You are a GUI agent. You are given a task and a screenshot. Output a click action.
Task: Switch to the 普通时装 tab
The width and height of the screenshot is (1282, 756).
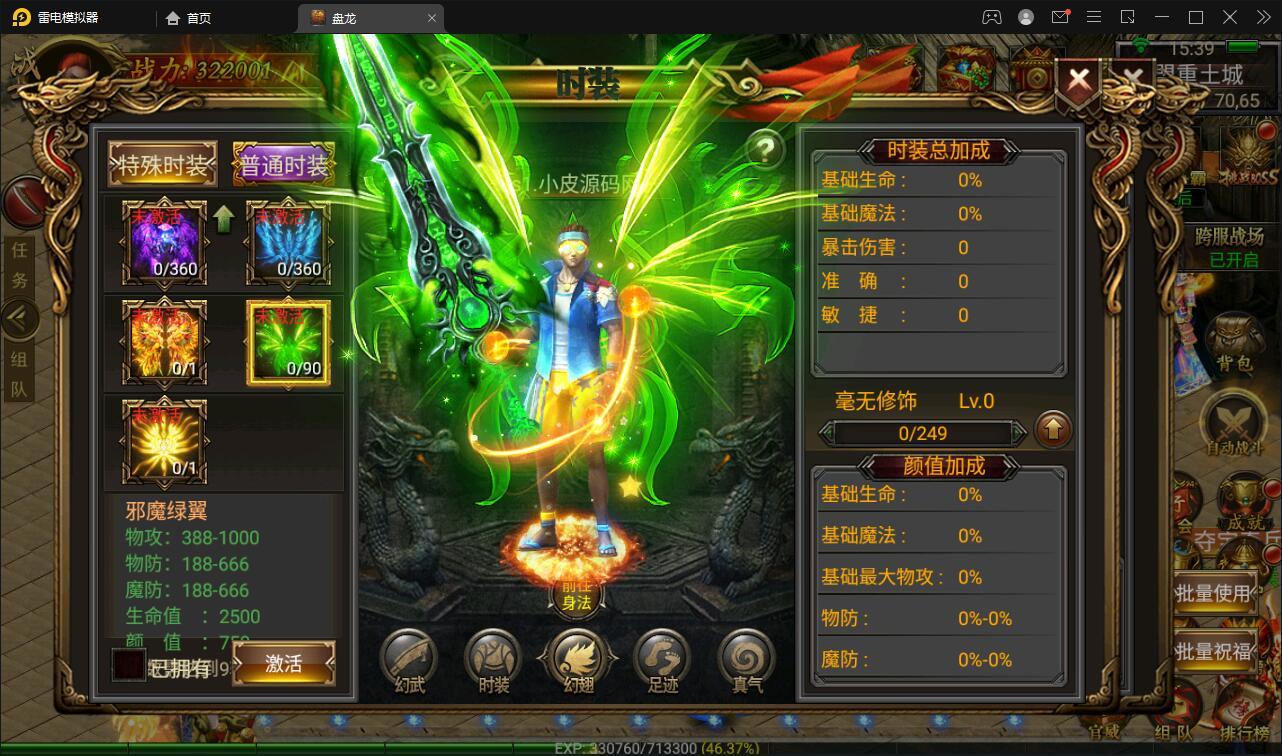284,163
